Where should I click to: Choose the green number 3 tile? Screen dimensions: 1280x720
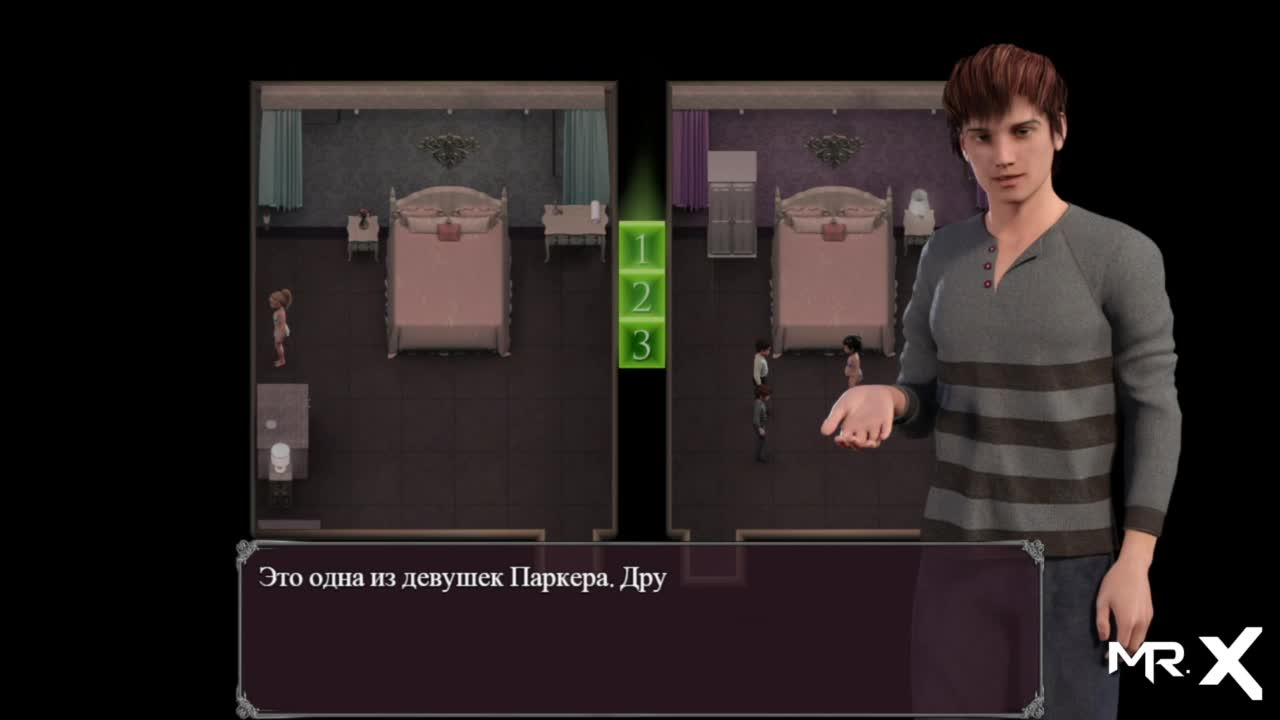pyautogui.click(x=641, y=344)
